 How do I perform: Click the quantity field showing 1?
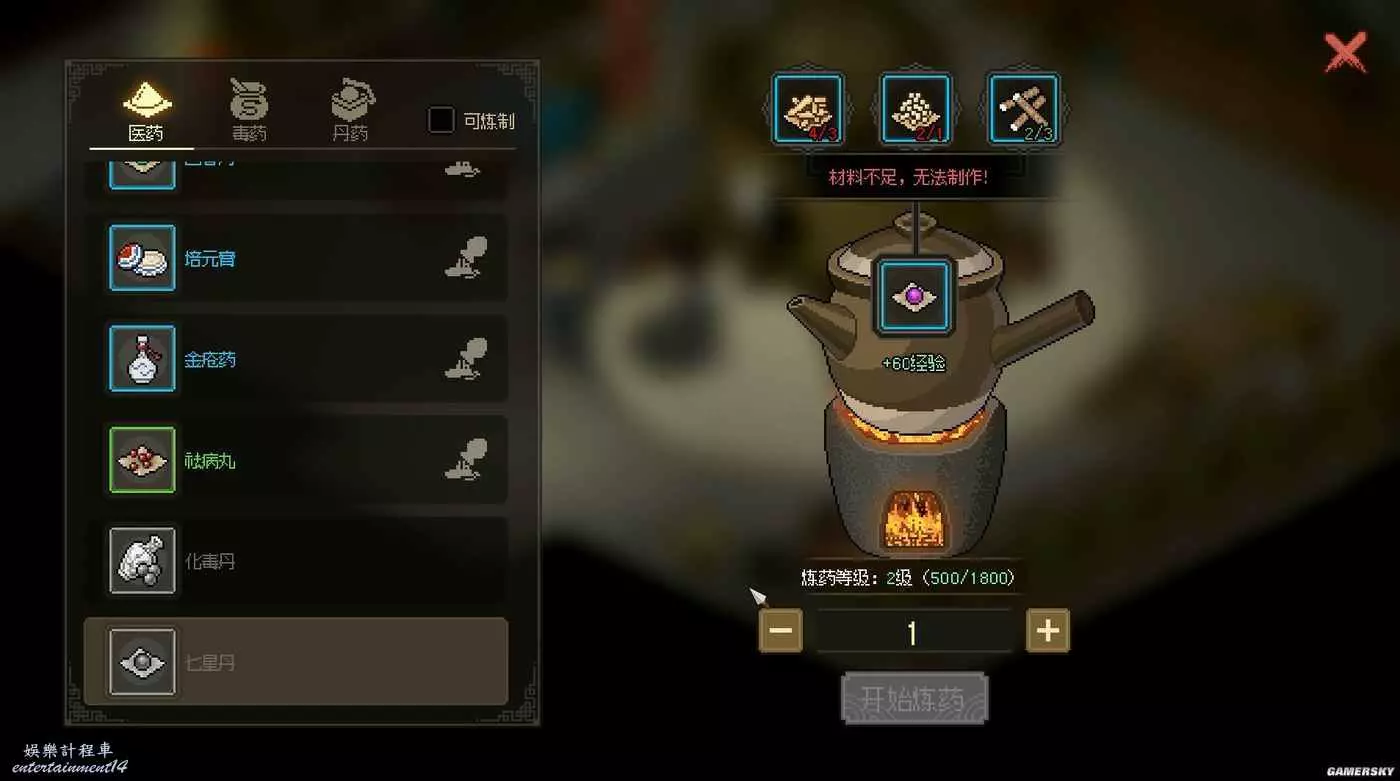pos(913,632)
